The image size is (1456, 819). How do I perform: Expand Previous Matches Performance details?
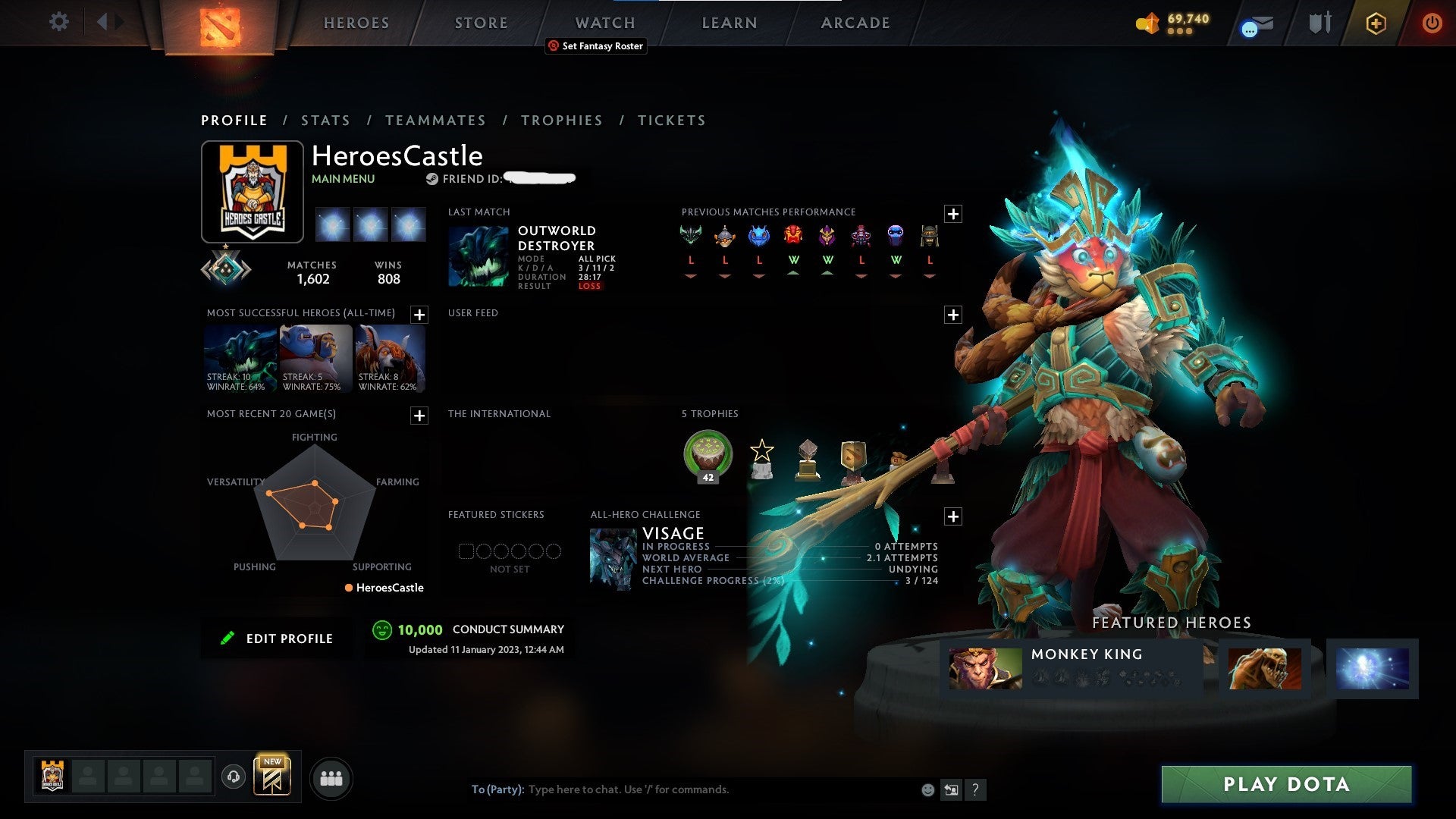955,214
